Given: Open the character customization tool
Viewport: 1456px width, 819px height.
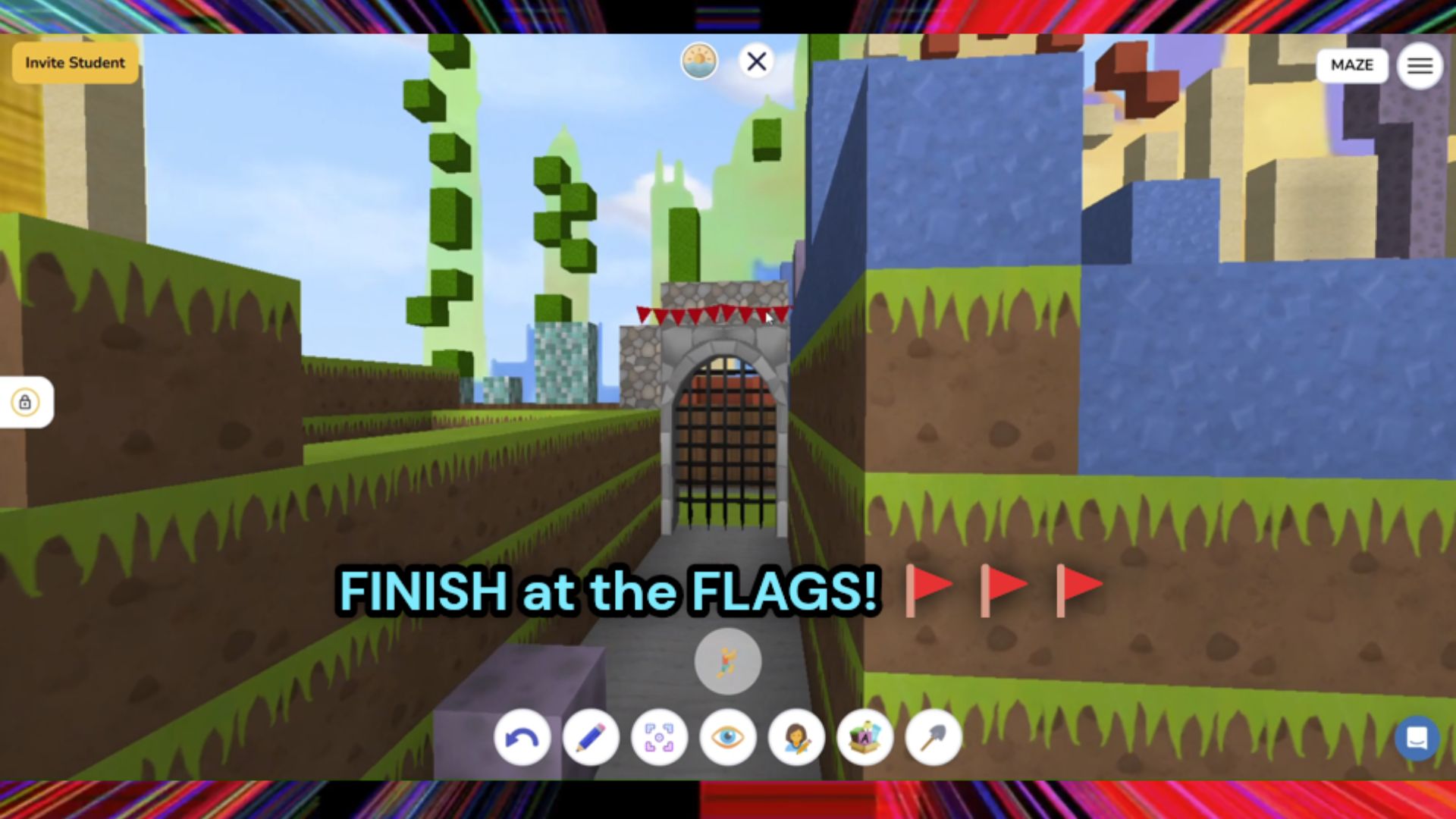Looking at the screenshot, I should click(x=795, y=737).
